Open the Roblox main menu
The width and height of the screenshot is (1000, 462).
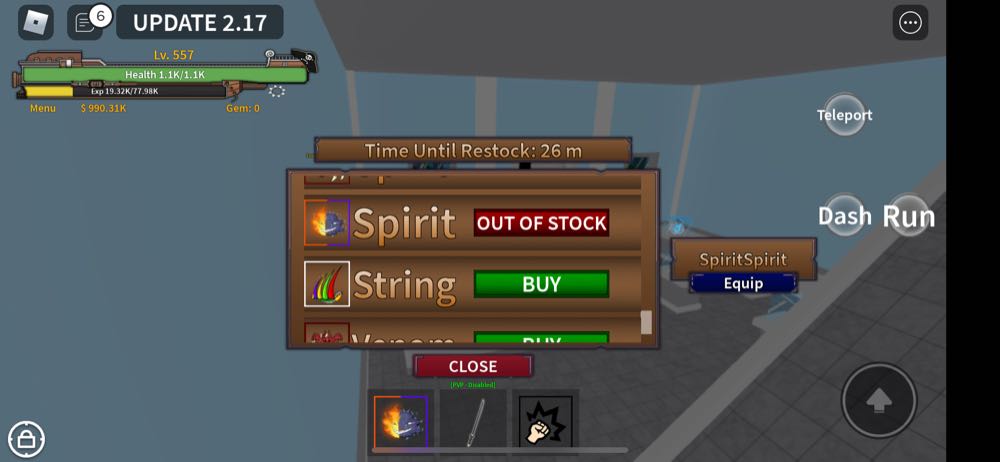pos(36,22)
